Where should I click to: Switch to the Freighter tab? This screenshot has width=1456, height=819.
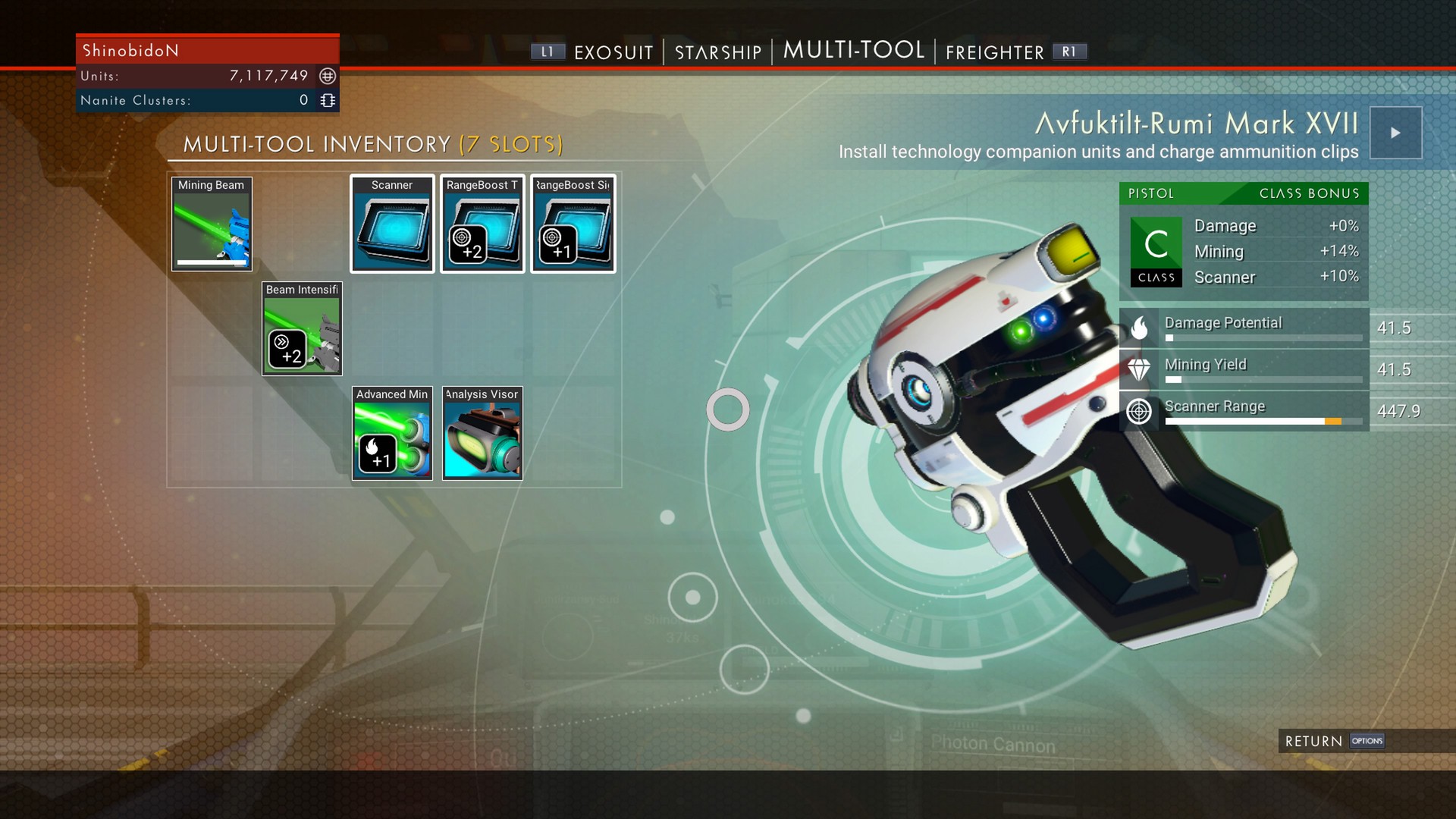point(994,52)
